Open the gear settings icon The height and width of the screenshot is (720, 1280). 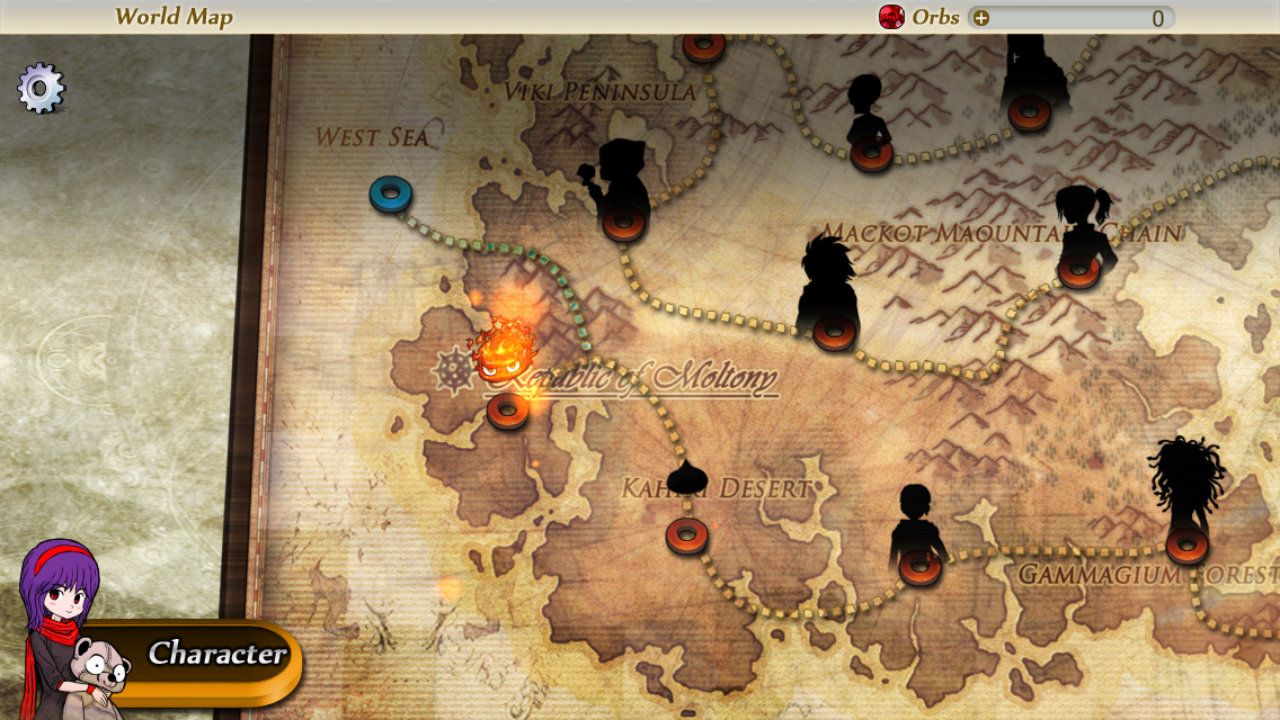41,89
